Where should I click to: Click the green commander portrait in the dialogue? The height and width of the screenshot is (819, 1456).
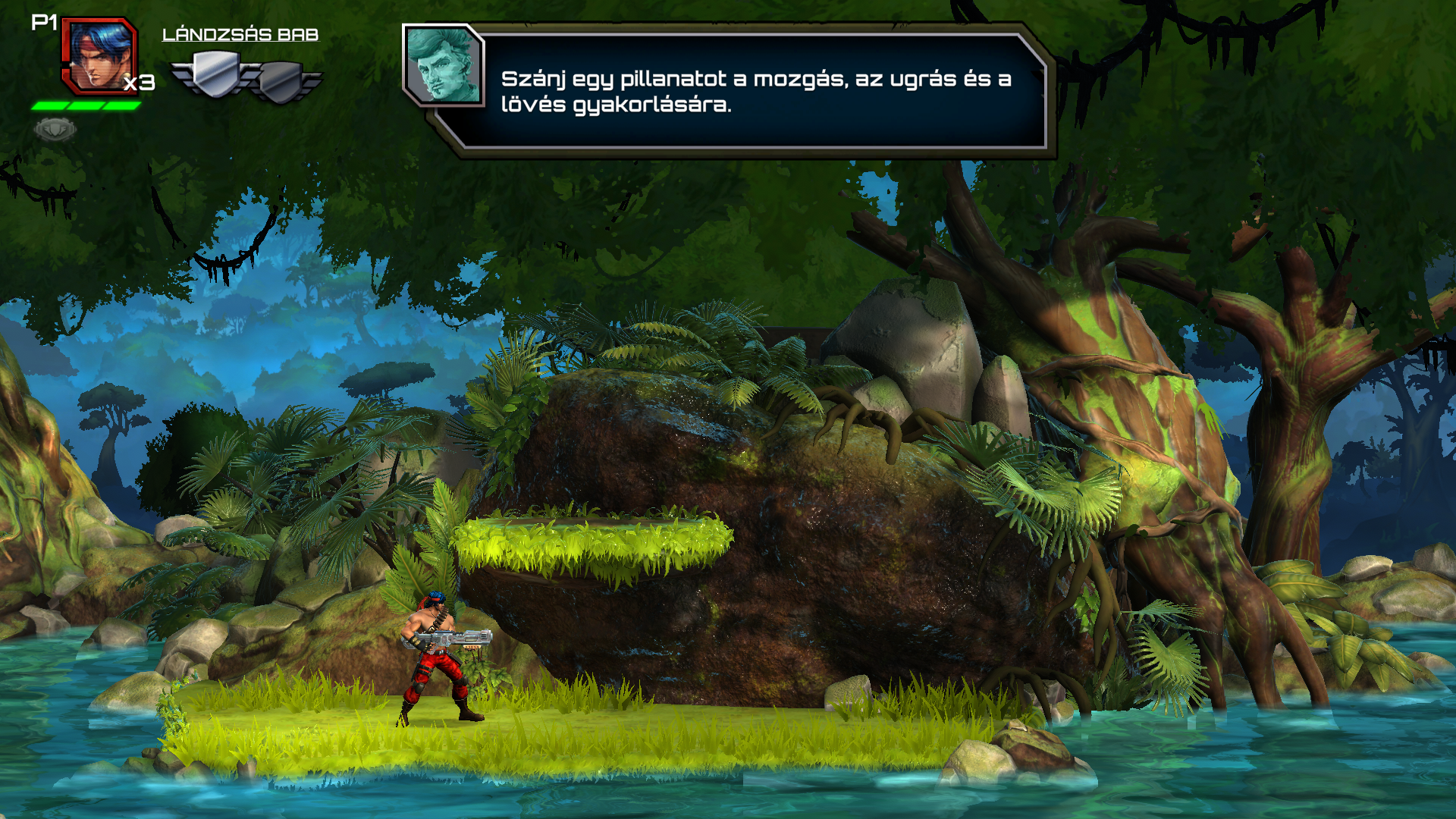click(443, 65)
